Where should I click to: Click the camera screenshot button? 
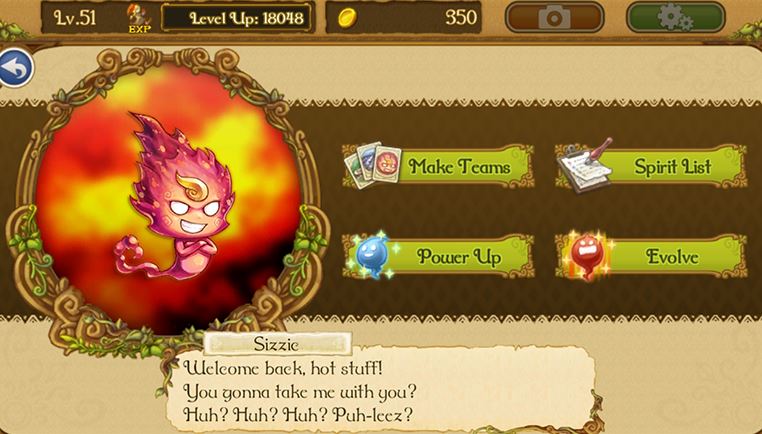pos(554,17)
